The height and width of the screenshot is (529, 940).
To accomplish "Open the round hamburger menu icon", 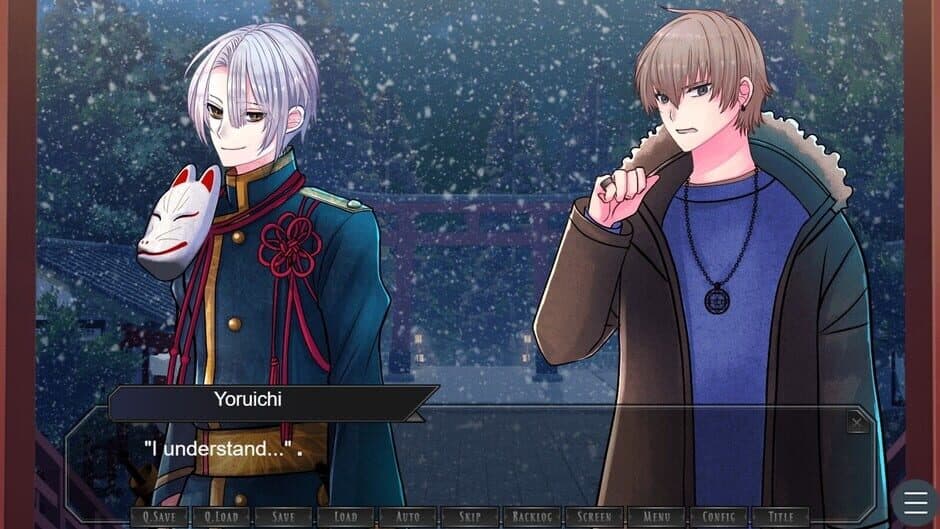I will [x=915, y=503].
